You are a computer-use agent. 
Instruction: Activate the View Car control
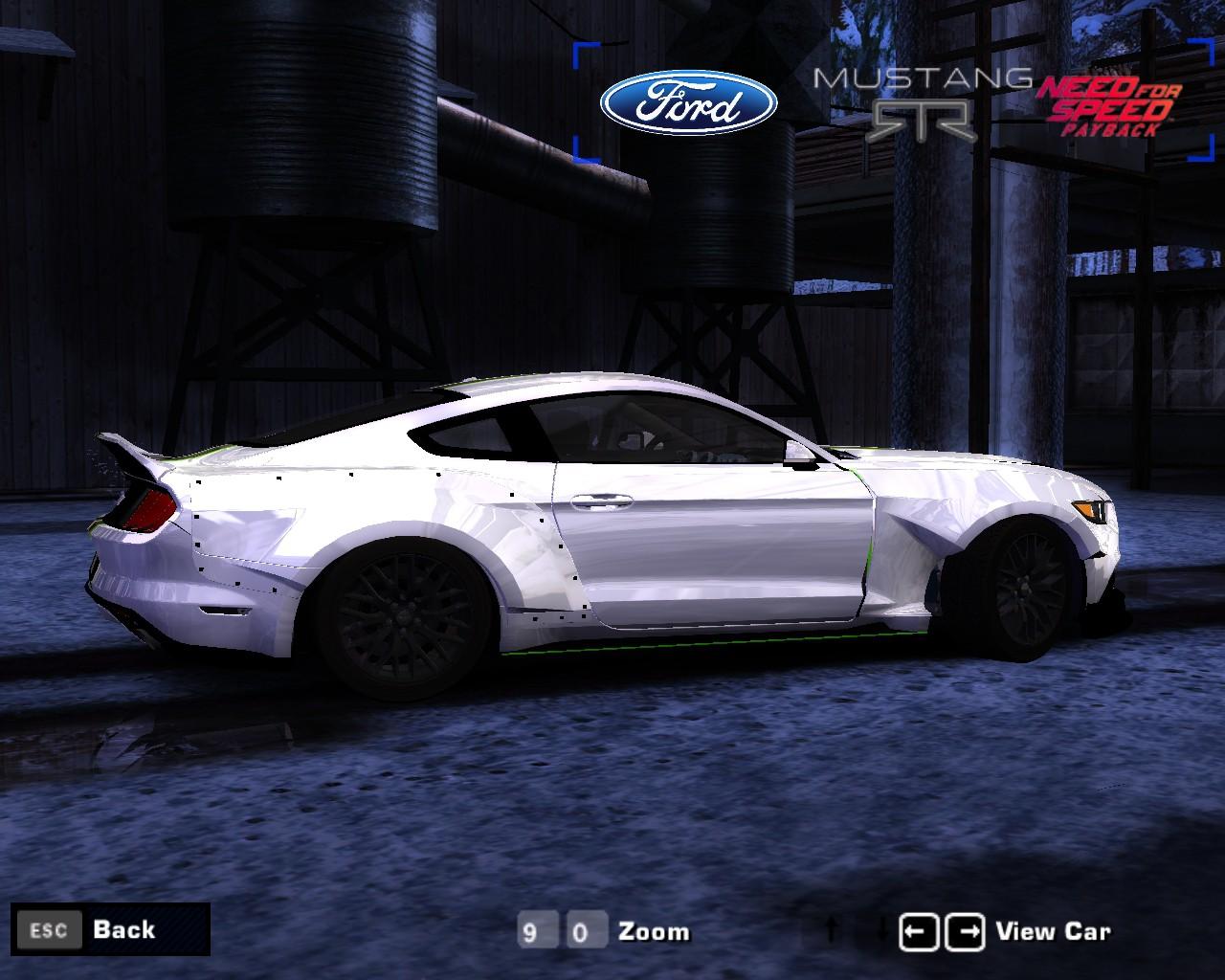point(1053,929)
